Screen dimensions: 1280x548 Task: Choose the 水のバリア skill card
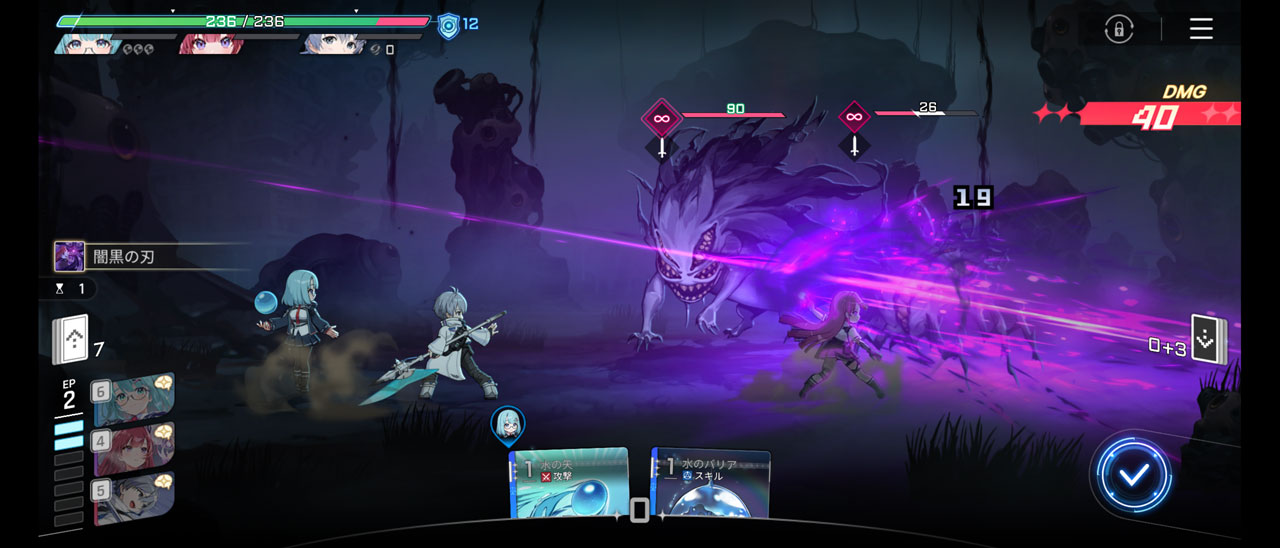[711, 485]
